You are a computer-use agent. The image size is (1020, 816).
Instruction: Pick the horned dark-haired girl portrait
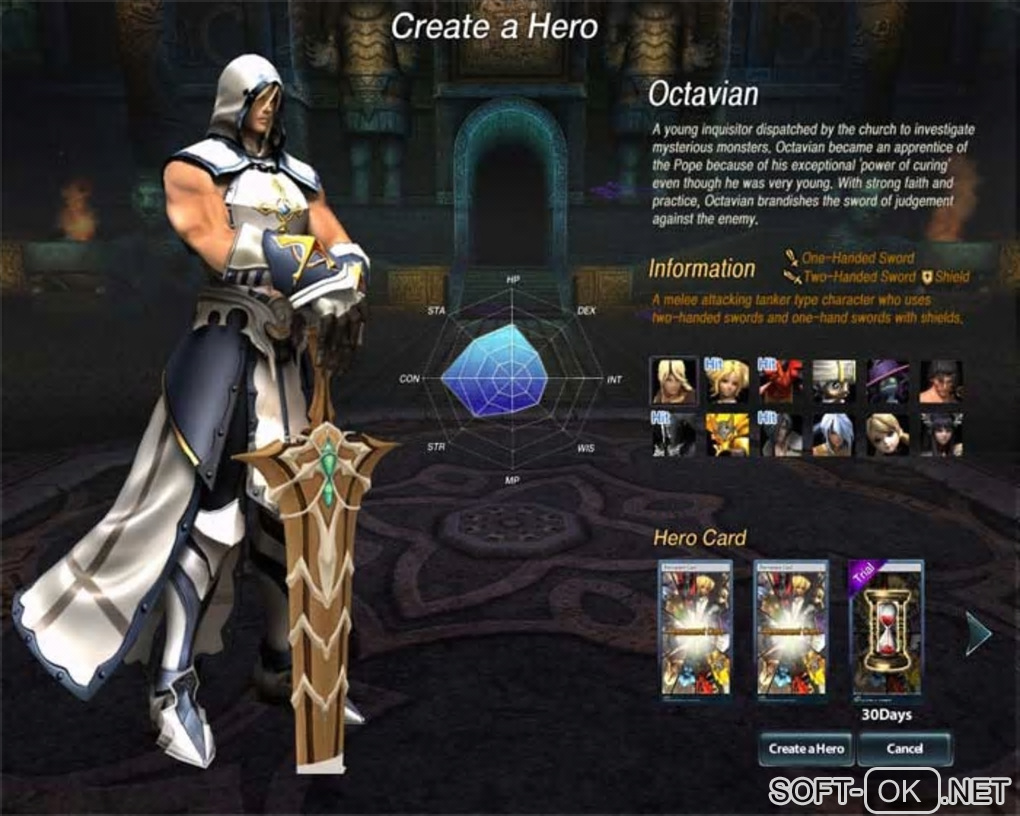pos(940,435)
